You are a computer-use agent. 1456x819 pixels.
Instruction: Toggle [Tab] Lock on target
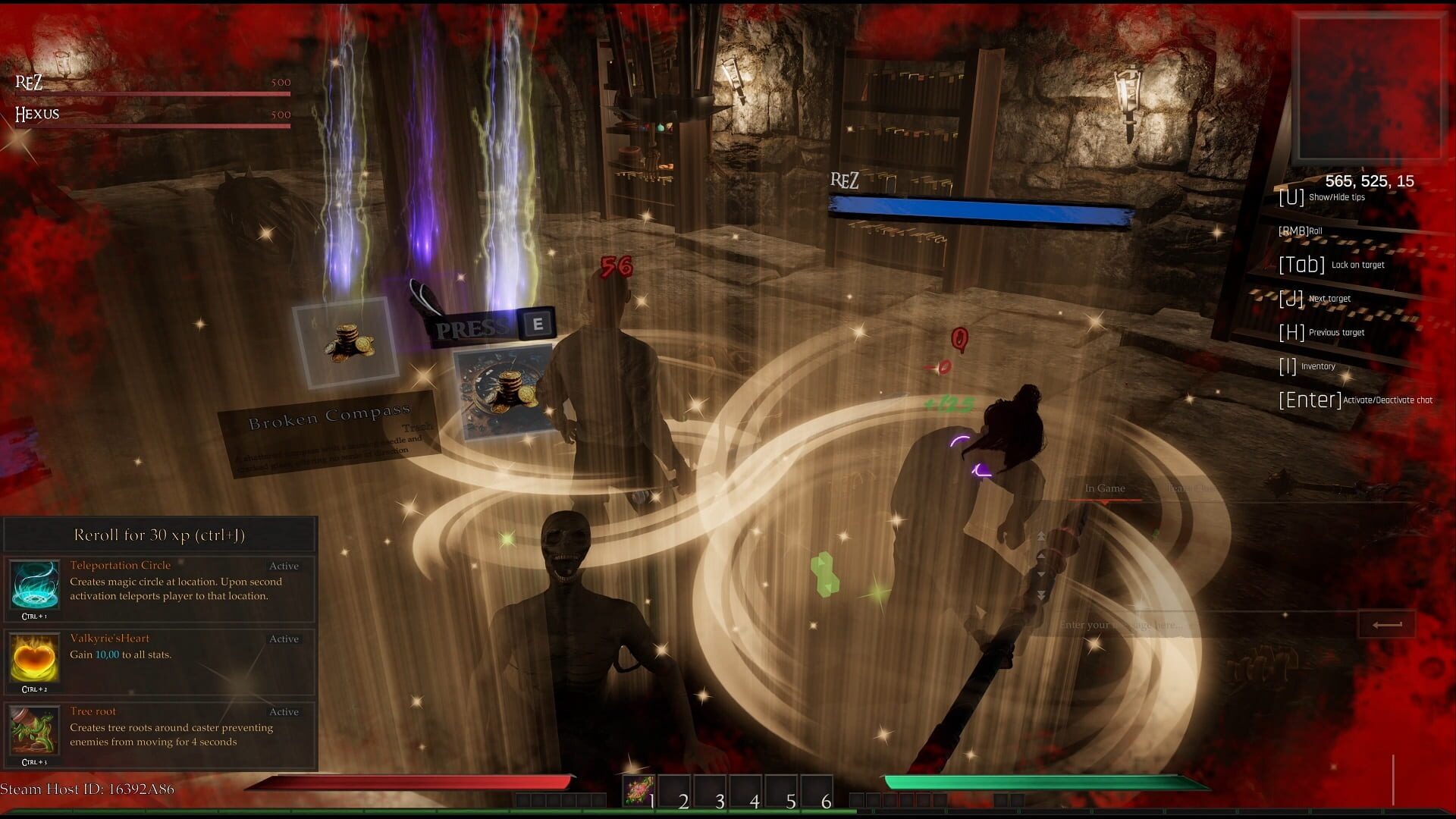click(x=1330, y=264)
